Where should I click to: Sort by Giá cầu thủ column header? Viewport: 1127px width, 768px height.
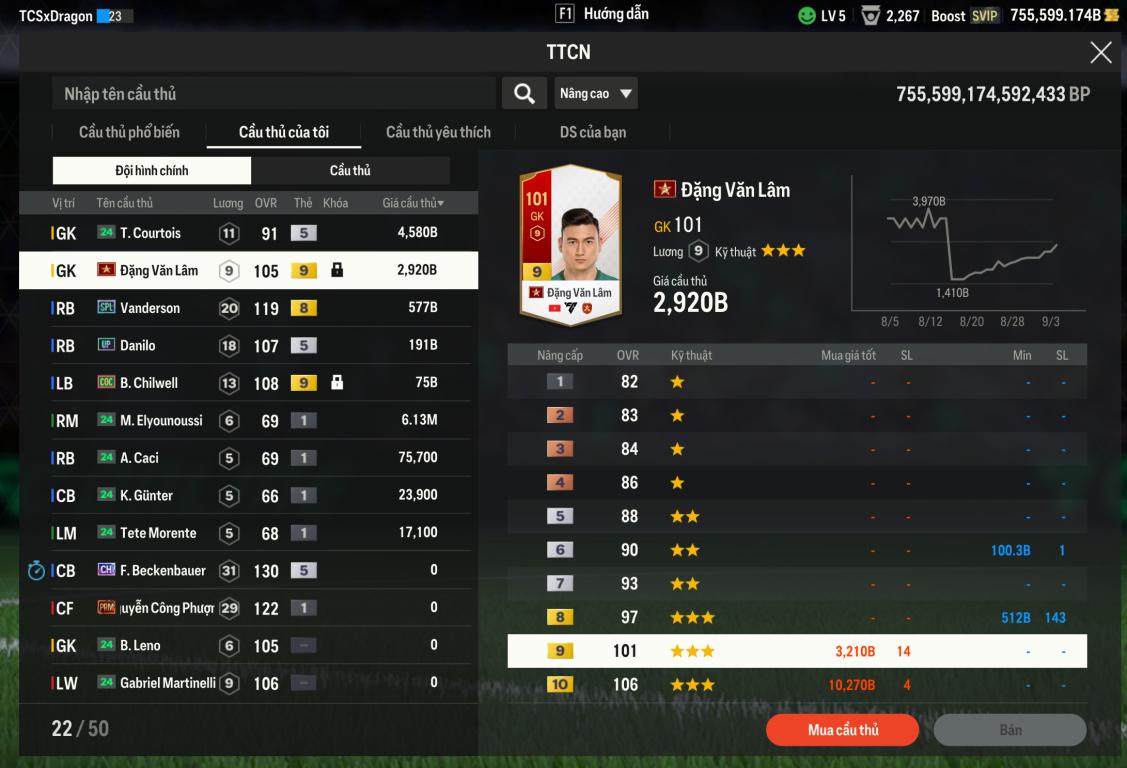click(413, 203)
